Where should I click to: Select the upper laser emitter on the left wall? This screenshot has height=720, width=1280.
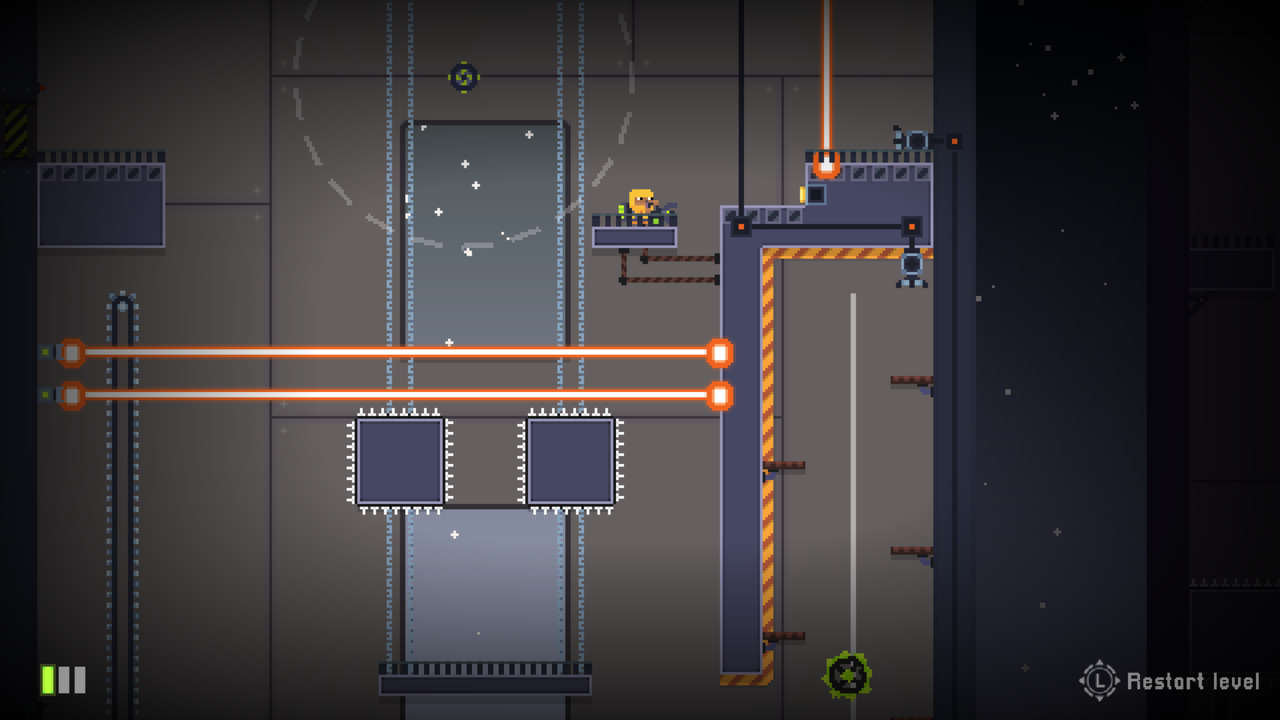70,352
